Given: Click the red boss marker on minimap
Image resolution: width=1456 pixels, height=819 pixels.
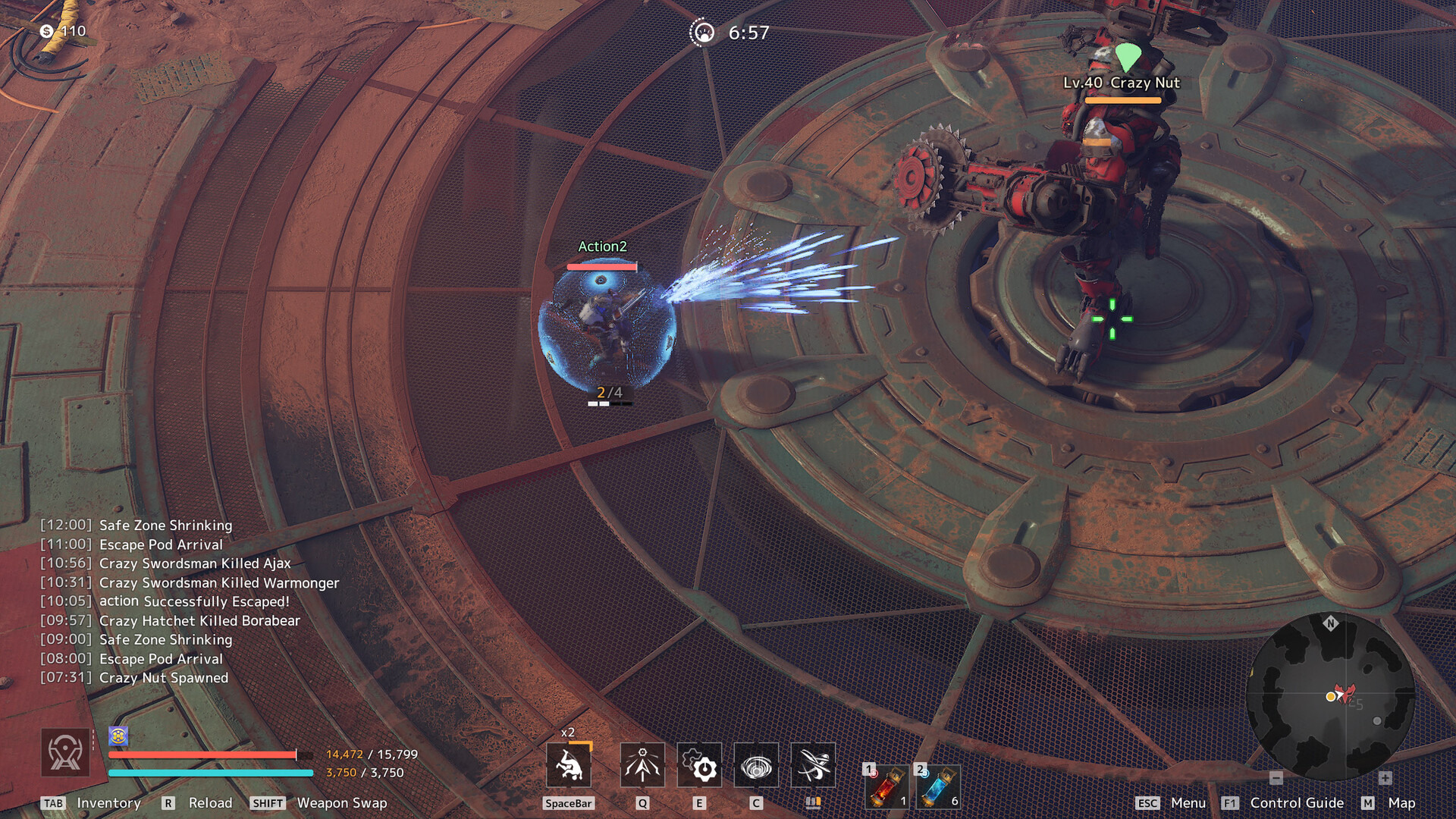Looking at the screenshot, I should pos(1346,693).
